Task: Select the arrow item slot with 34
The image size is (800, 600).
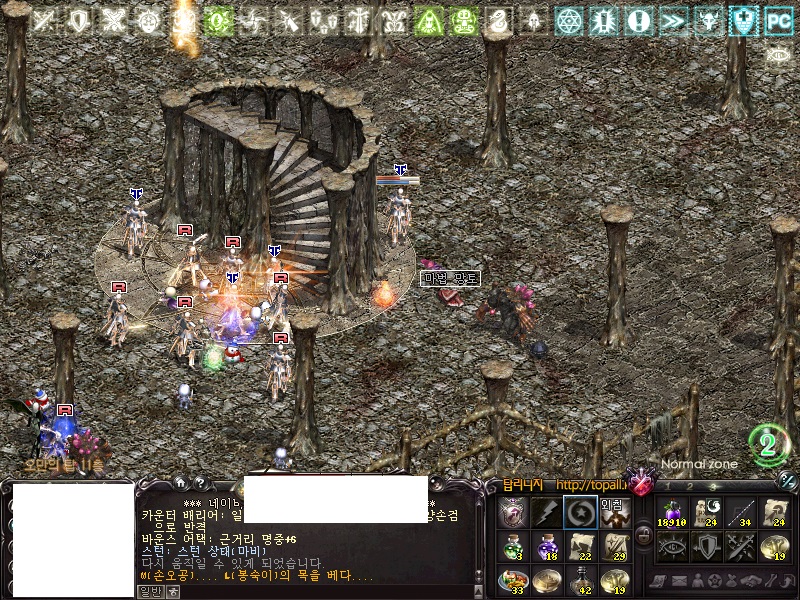Action: point(741,512)
